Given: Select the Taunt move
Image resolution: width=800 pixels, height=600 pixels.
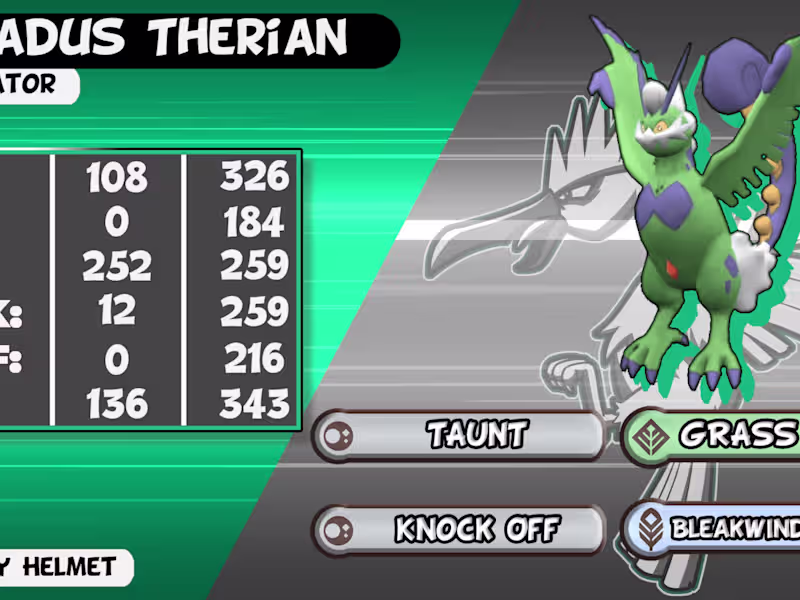Looking at the screenshot, I should 460,435.
